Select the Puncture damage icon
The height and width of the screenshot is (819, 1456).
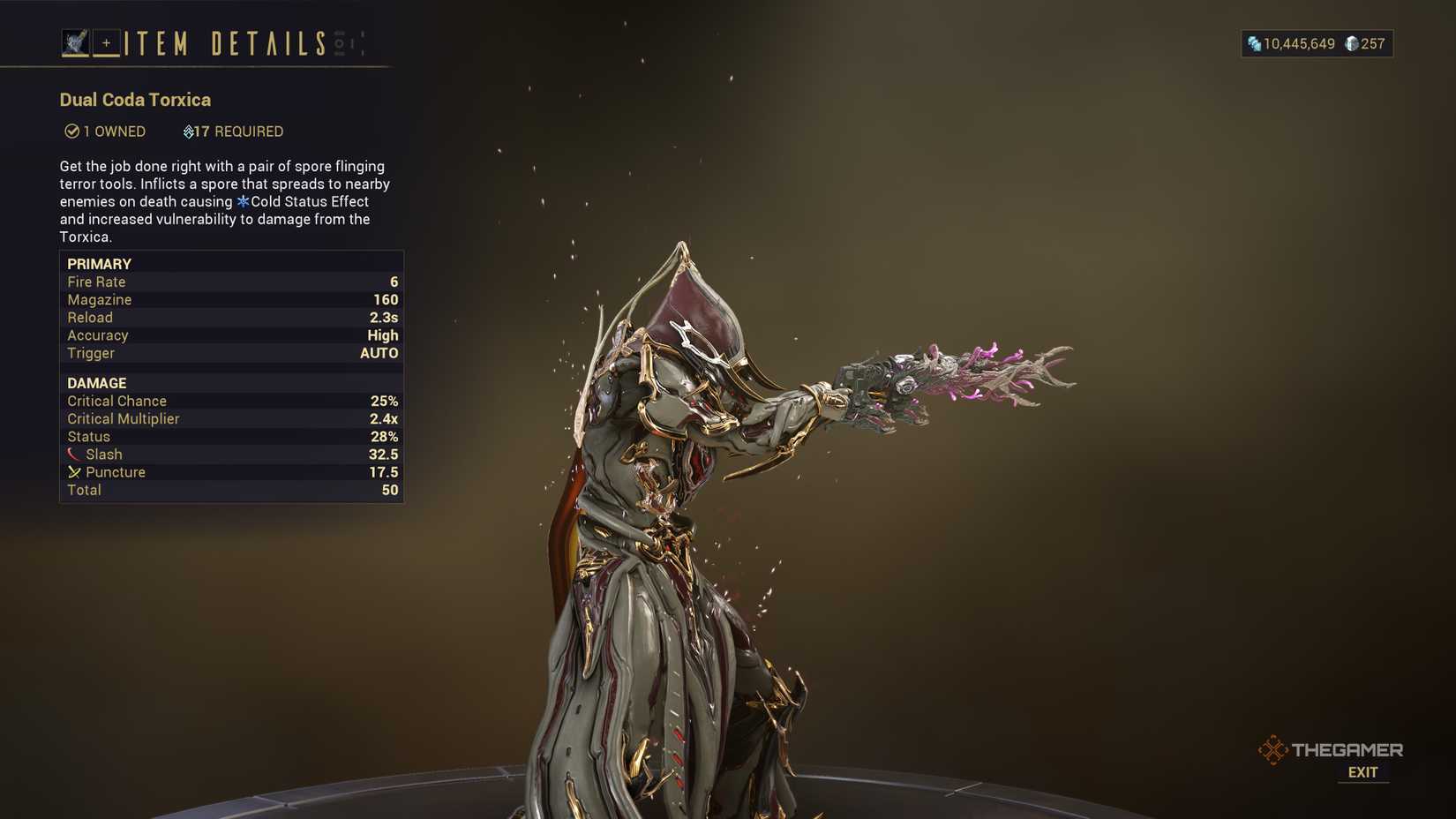[74, 472]
